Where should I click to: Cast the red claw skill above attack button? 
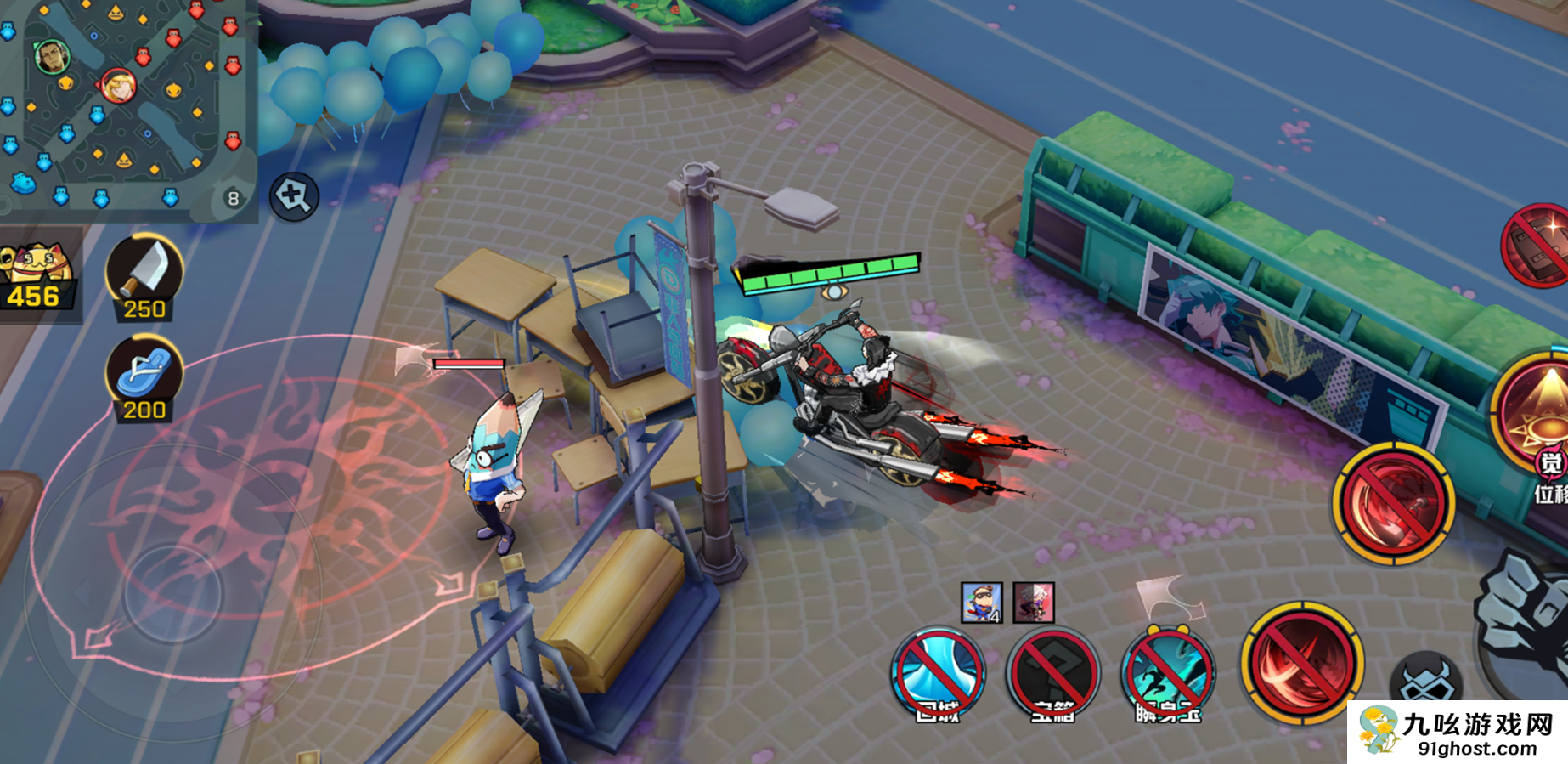pyautogui.click(x=1393, y=503)
